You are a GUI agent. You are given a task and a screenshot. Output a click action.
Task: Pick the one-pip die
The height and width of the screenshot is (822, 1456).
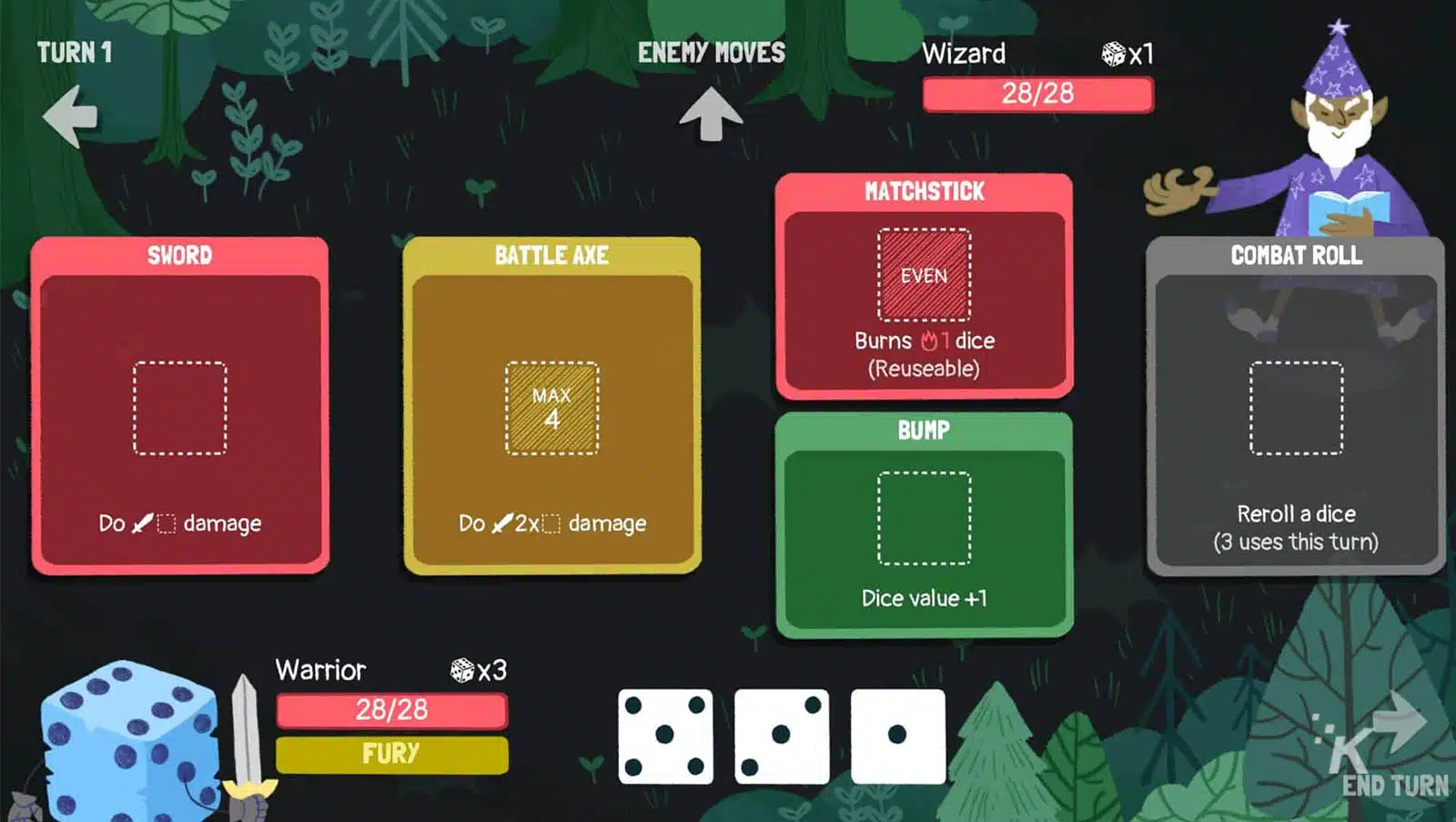(x=896, y=734)
